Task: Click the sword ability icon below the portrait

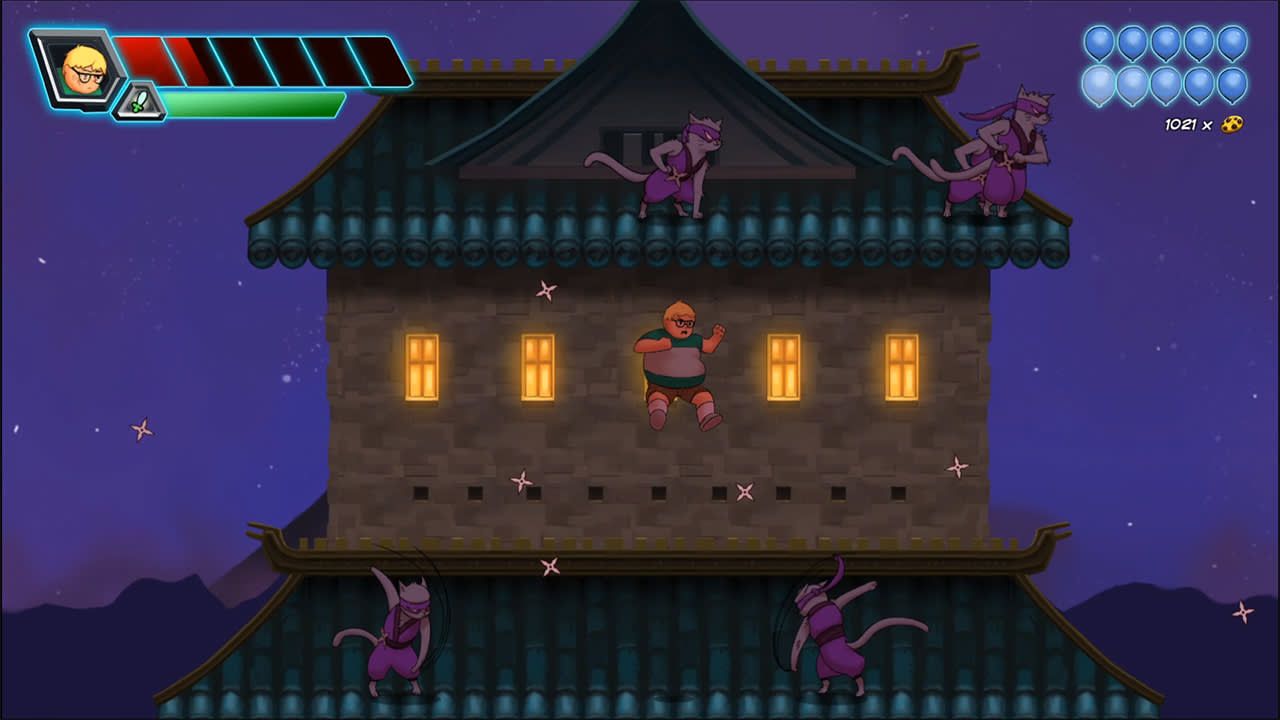Action: point(140,100)
